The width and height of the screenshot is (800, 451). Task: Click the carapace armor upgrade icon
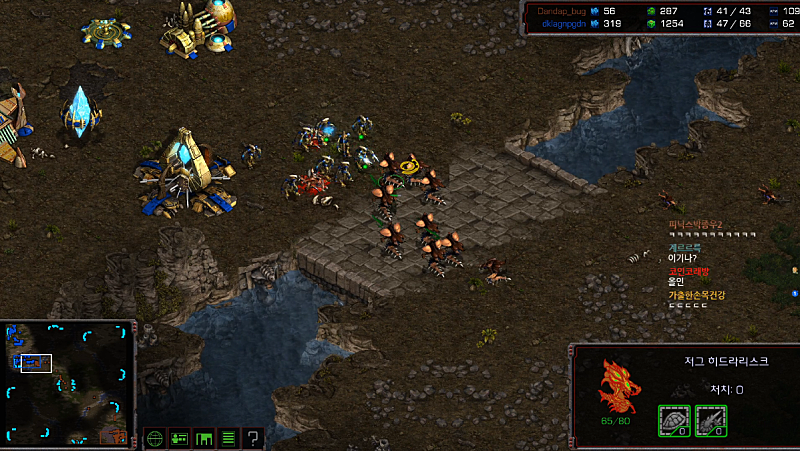pos(673,420)
